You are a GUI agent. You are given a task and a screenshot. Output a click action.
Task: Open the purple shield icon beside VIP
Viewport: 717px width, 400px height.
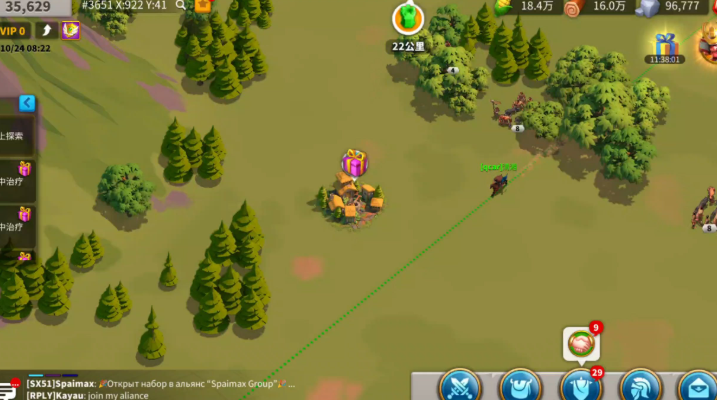pos(71,30)
